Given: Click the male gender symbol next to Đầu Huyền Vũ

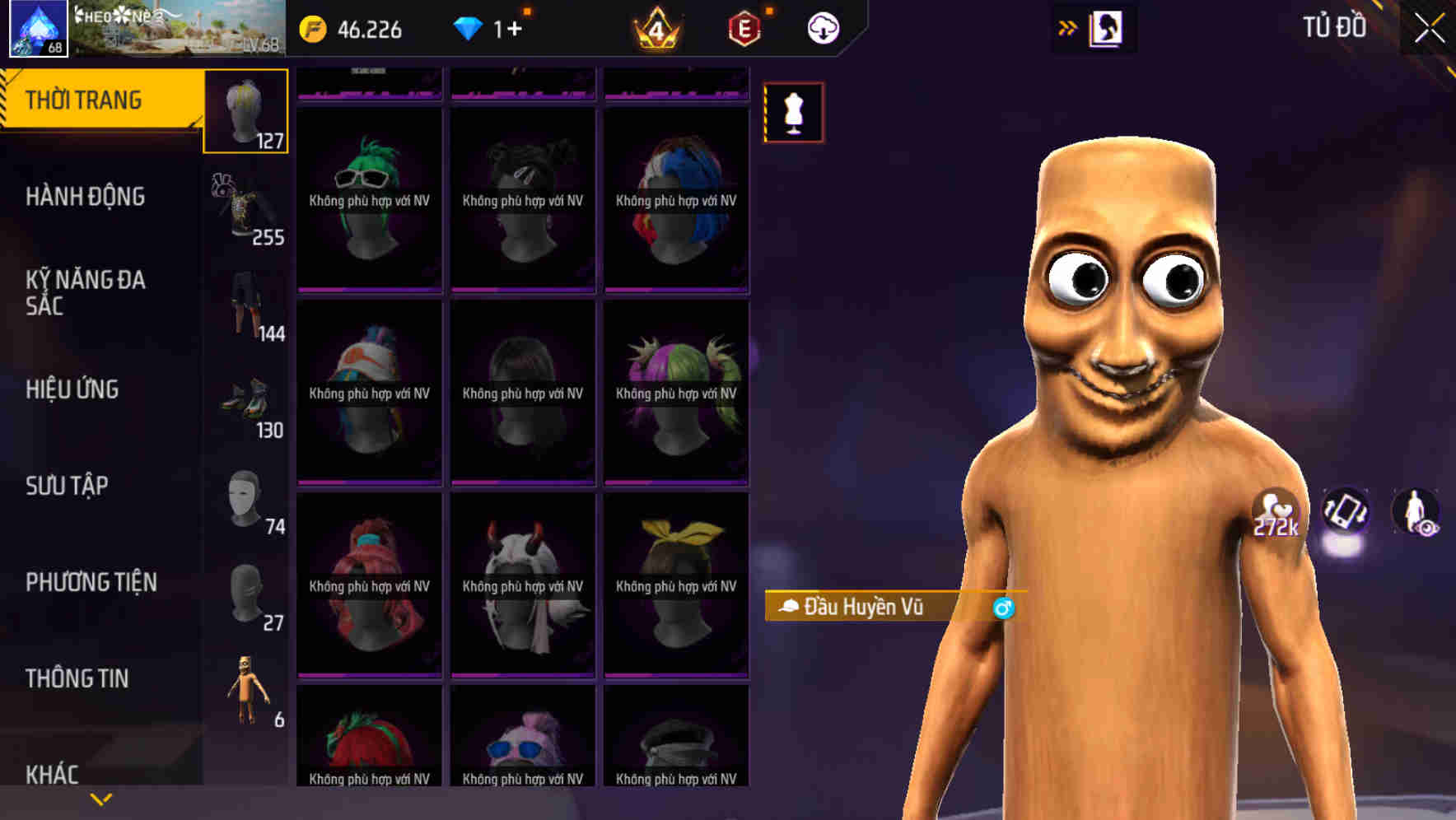Looking at the screenshot, I should coord(1002,608).
